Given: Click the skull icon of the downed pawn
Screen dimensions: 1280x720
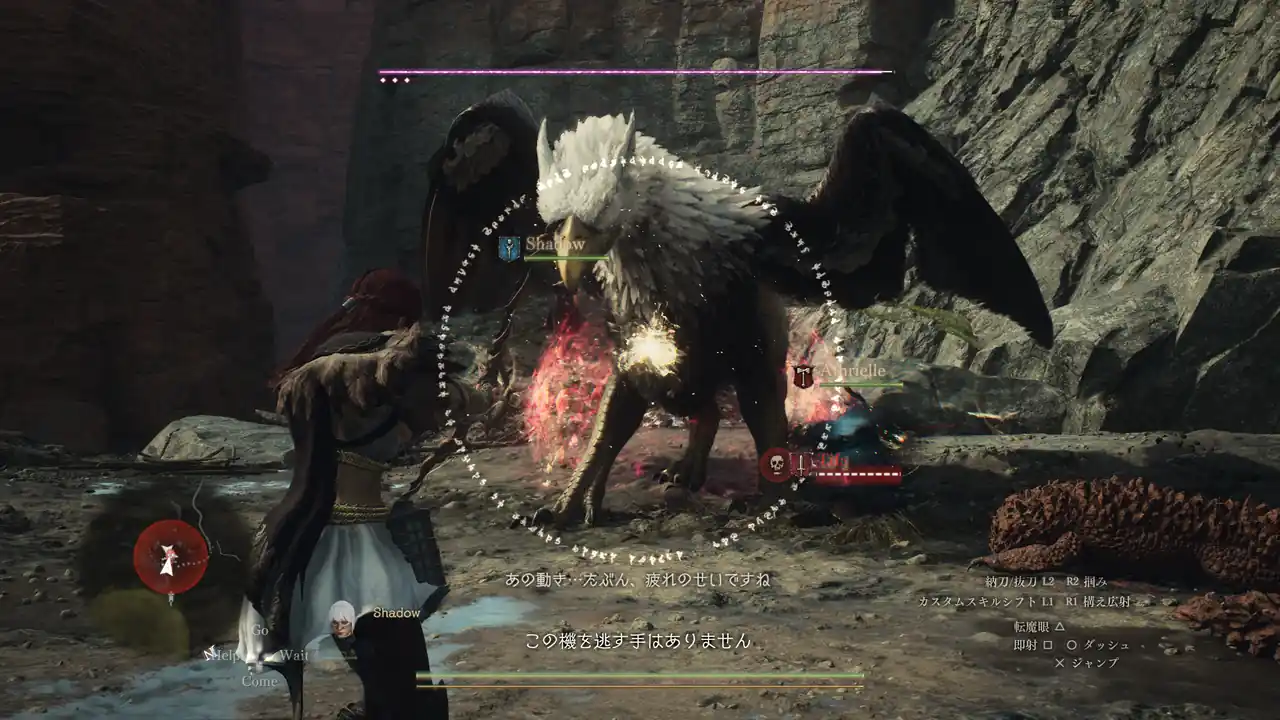Looking at the screenshot, I should 775,465.
